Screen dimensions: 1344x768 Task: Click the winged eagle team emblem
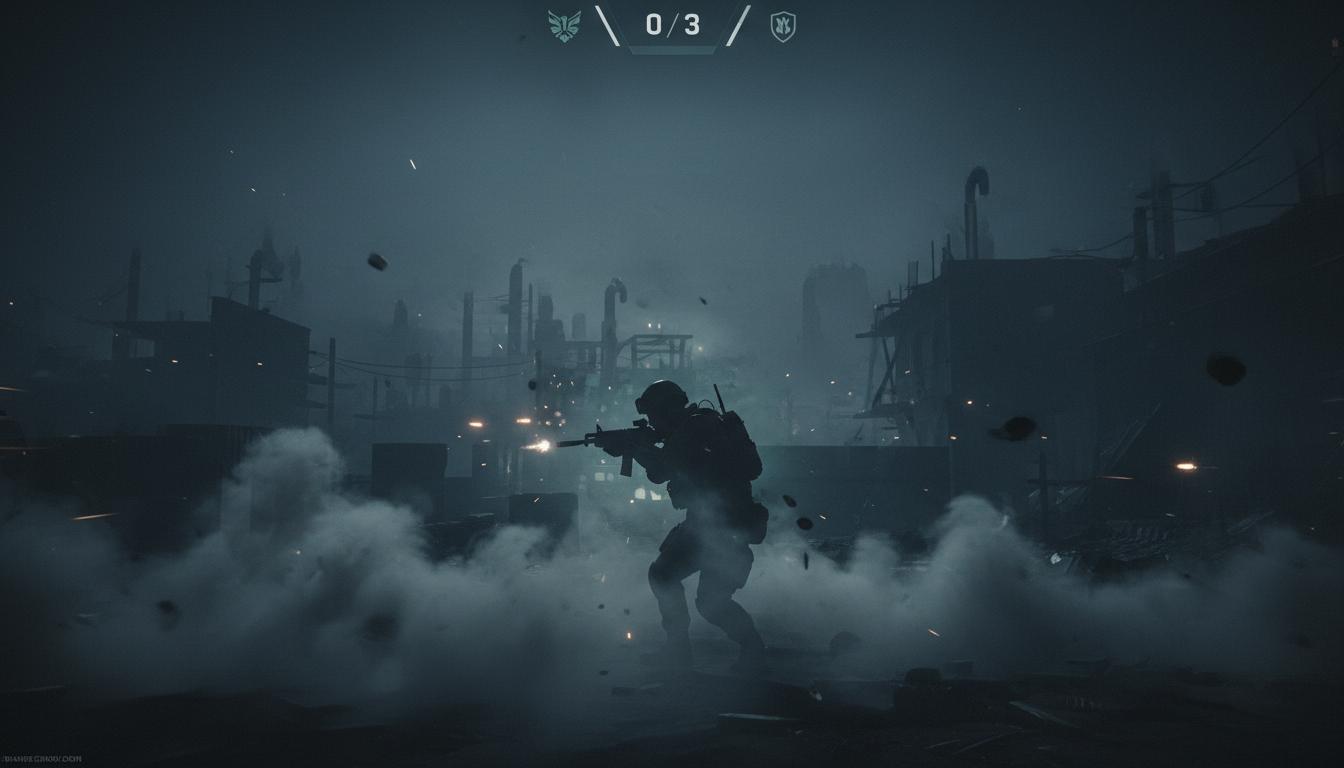(564, 26)
